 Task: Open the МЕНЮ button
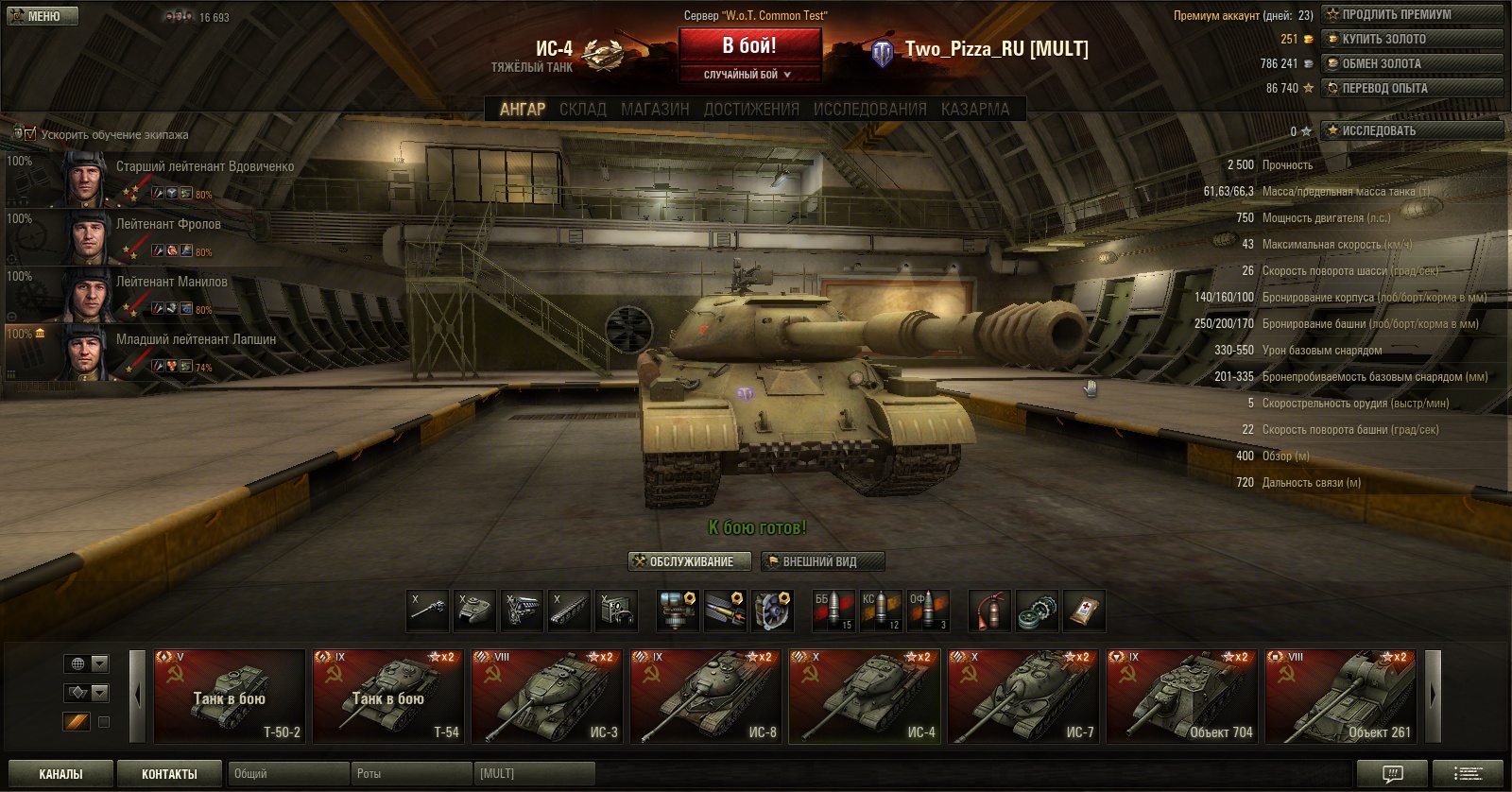(43, 16)
